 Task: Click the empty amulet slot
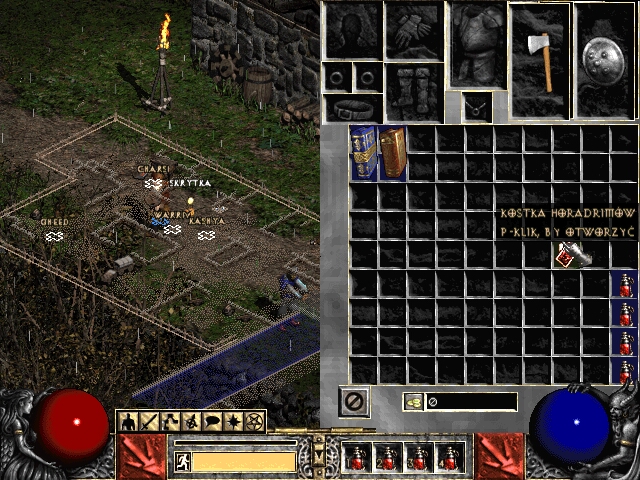tap(476, 104)
